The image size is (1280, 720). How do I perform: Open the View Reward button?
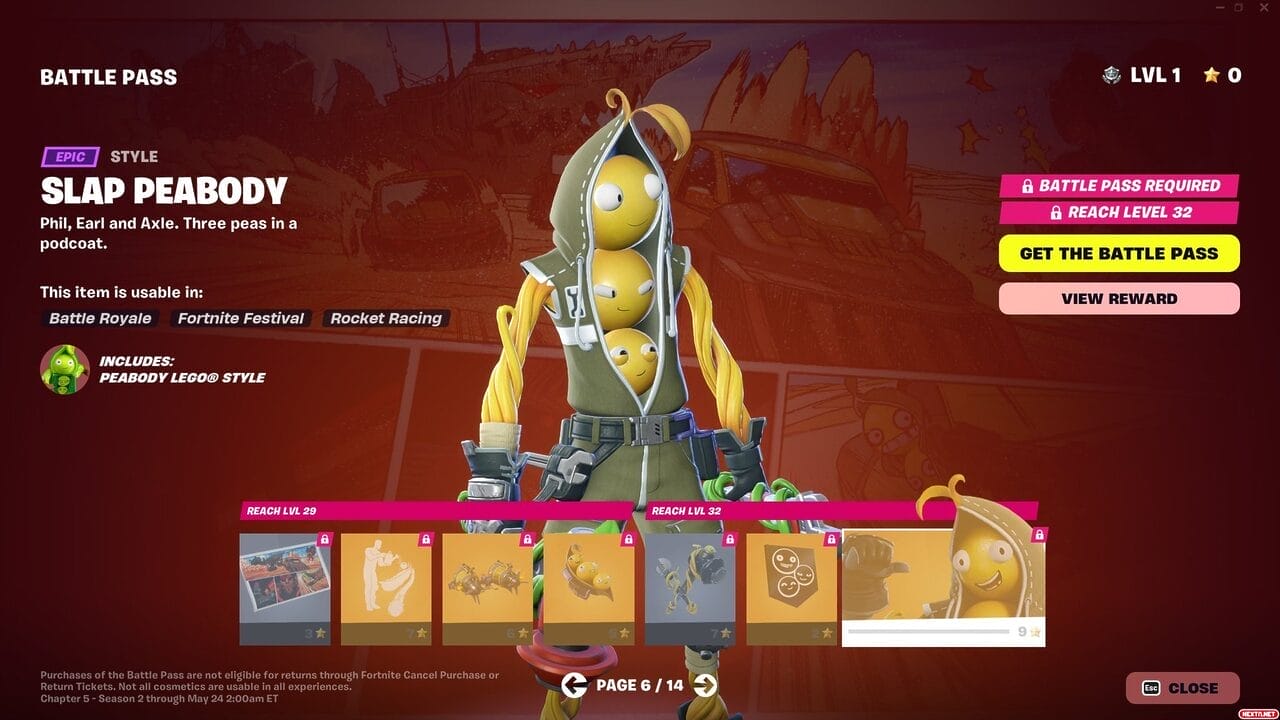tap(1119, 298)
